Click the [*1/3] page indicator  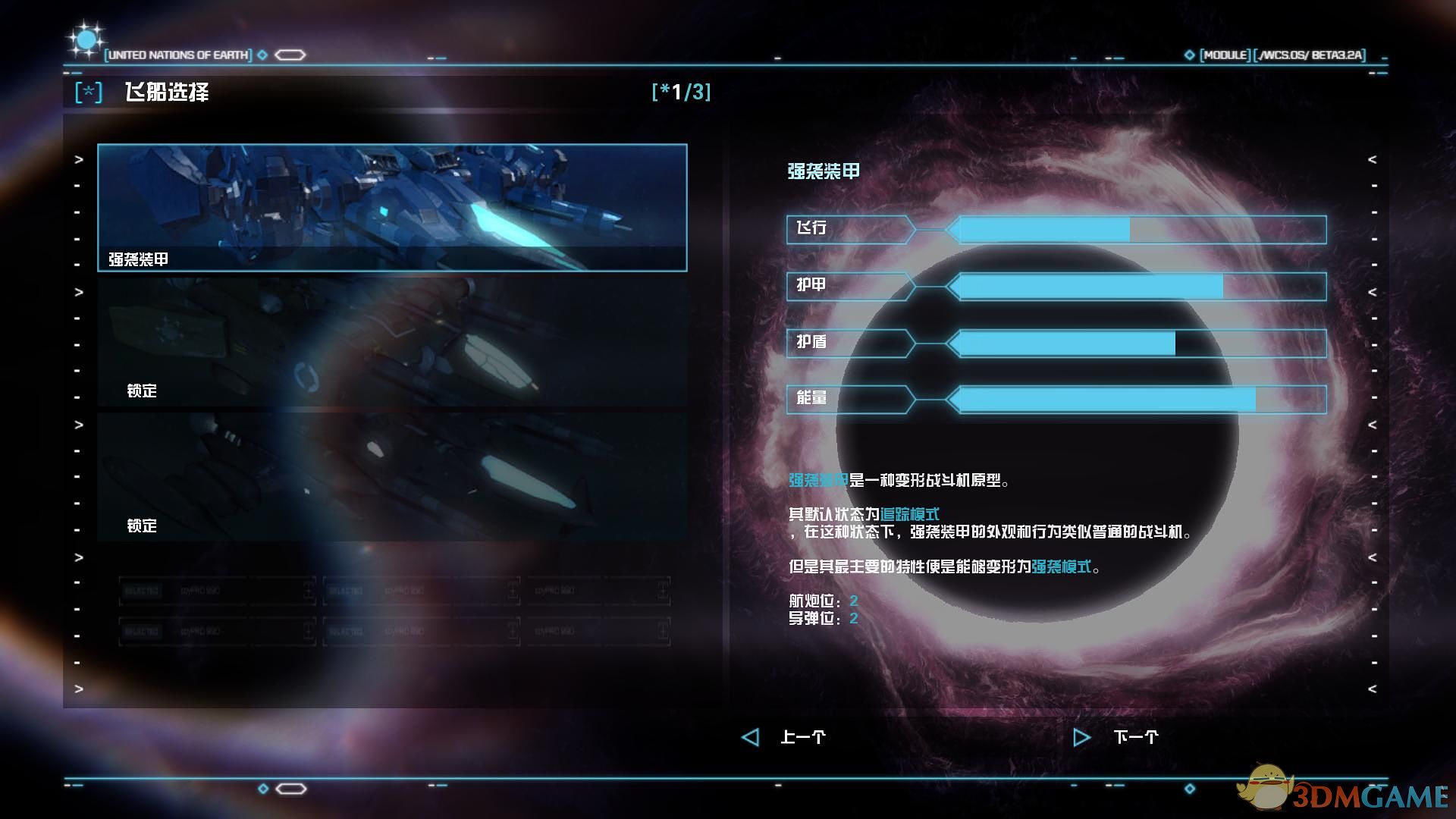coord(680,92)
